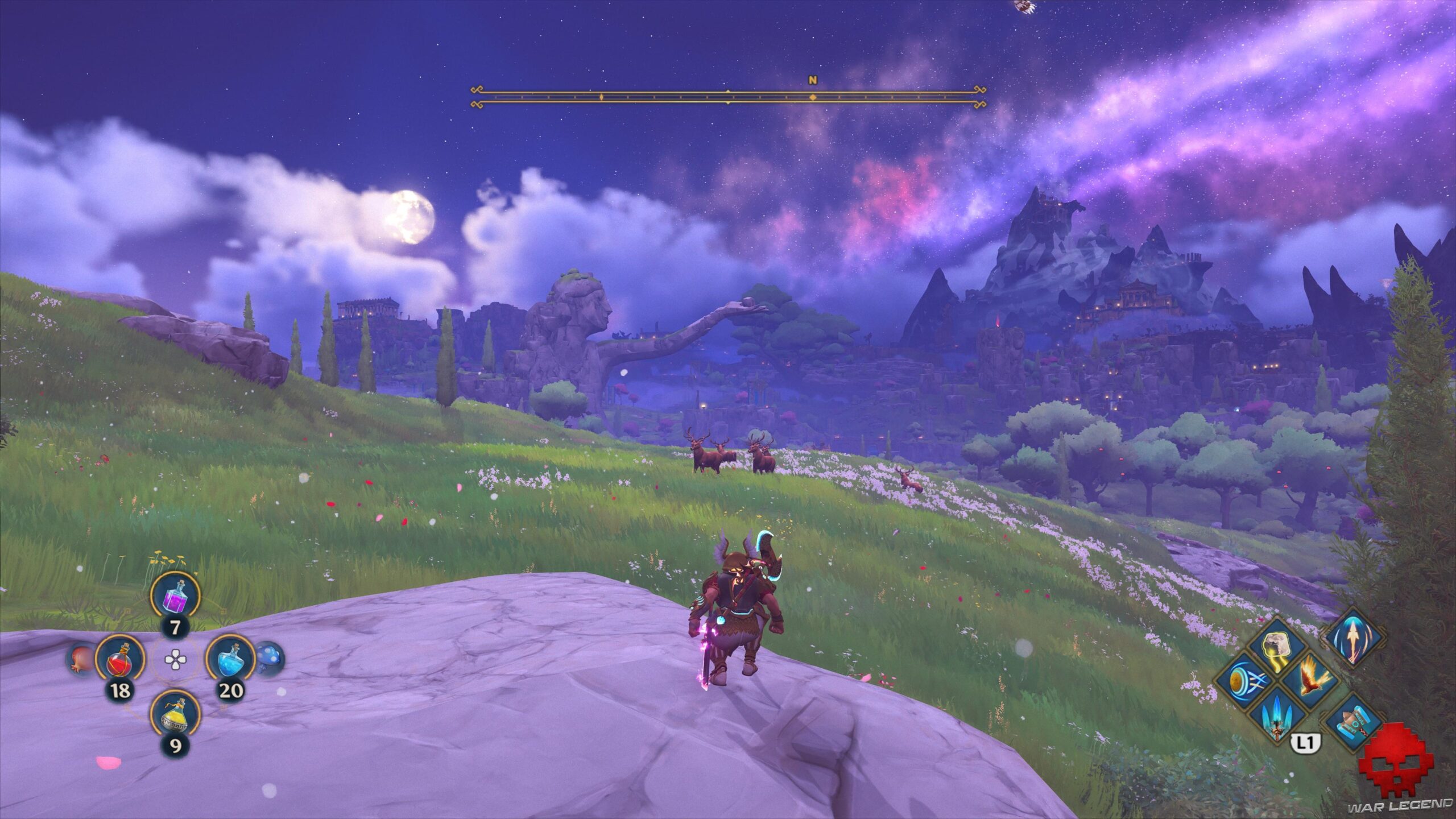Toggle the D-pad potion selector center
Viewport: 1456px width, 819px height.
pyautogui.click(x=175, y=659)
